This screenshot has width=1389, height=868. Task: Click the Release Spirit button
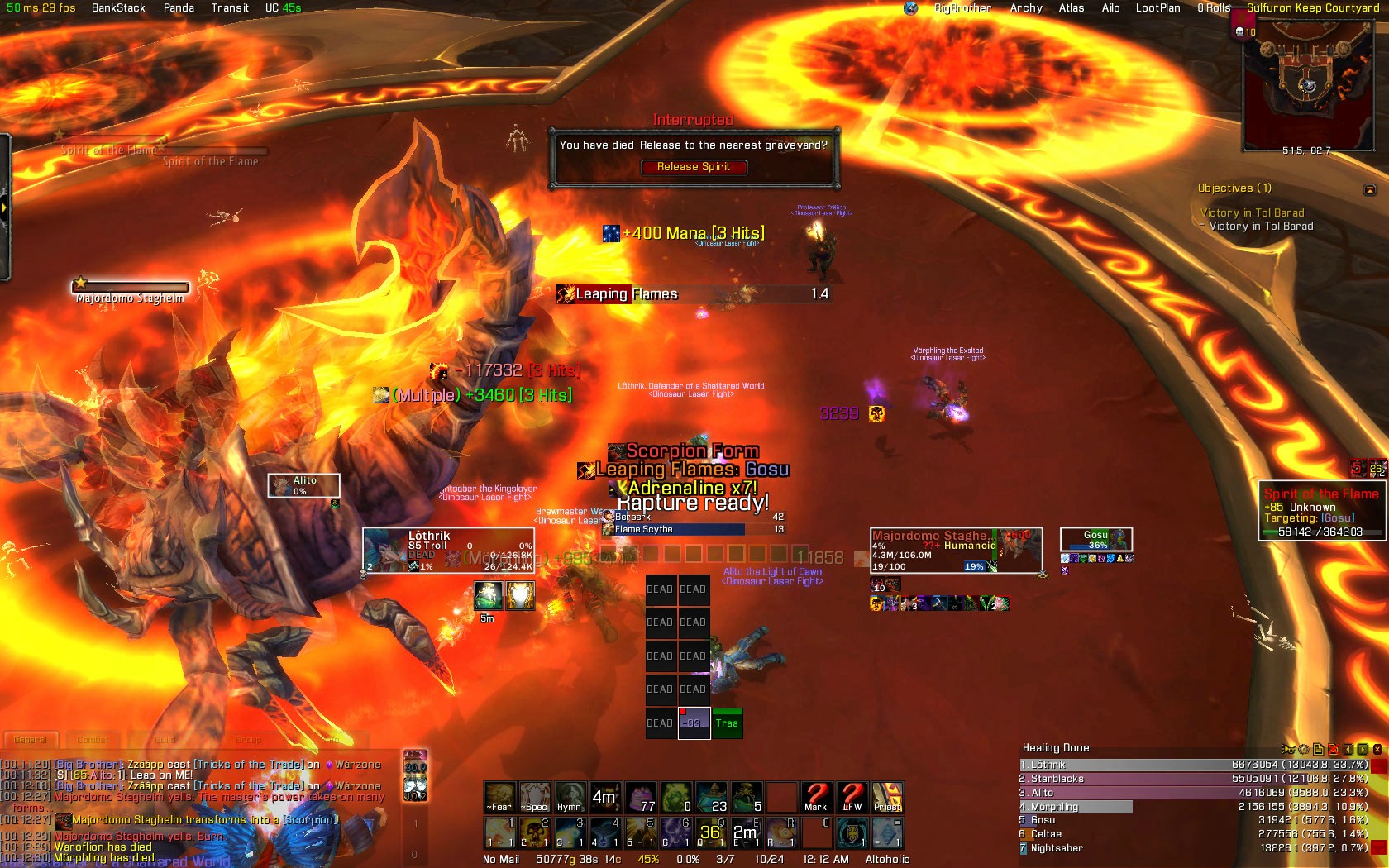tap(694, 167)
